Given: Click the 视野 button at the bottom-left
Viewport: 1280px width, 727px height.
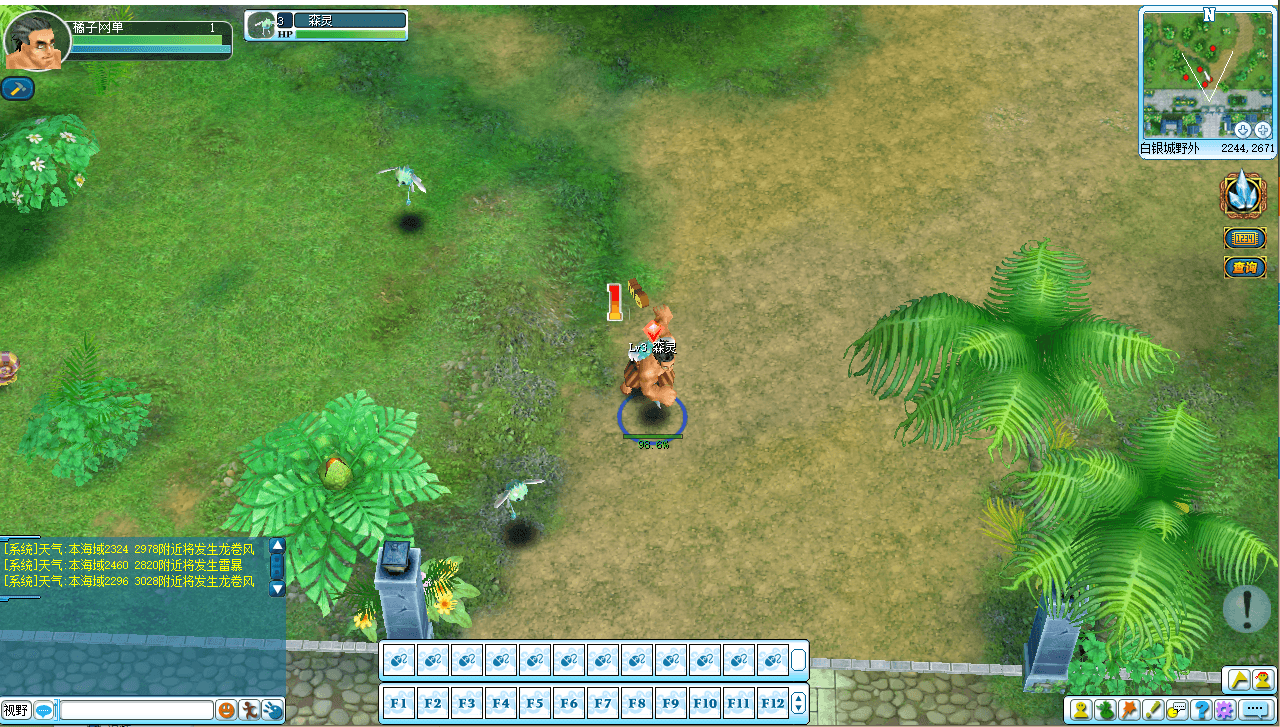Looking at the screenshot, I should (17, 710).
